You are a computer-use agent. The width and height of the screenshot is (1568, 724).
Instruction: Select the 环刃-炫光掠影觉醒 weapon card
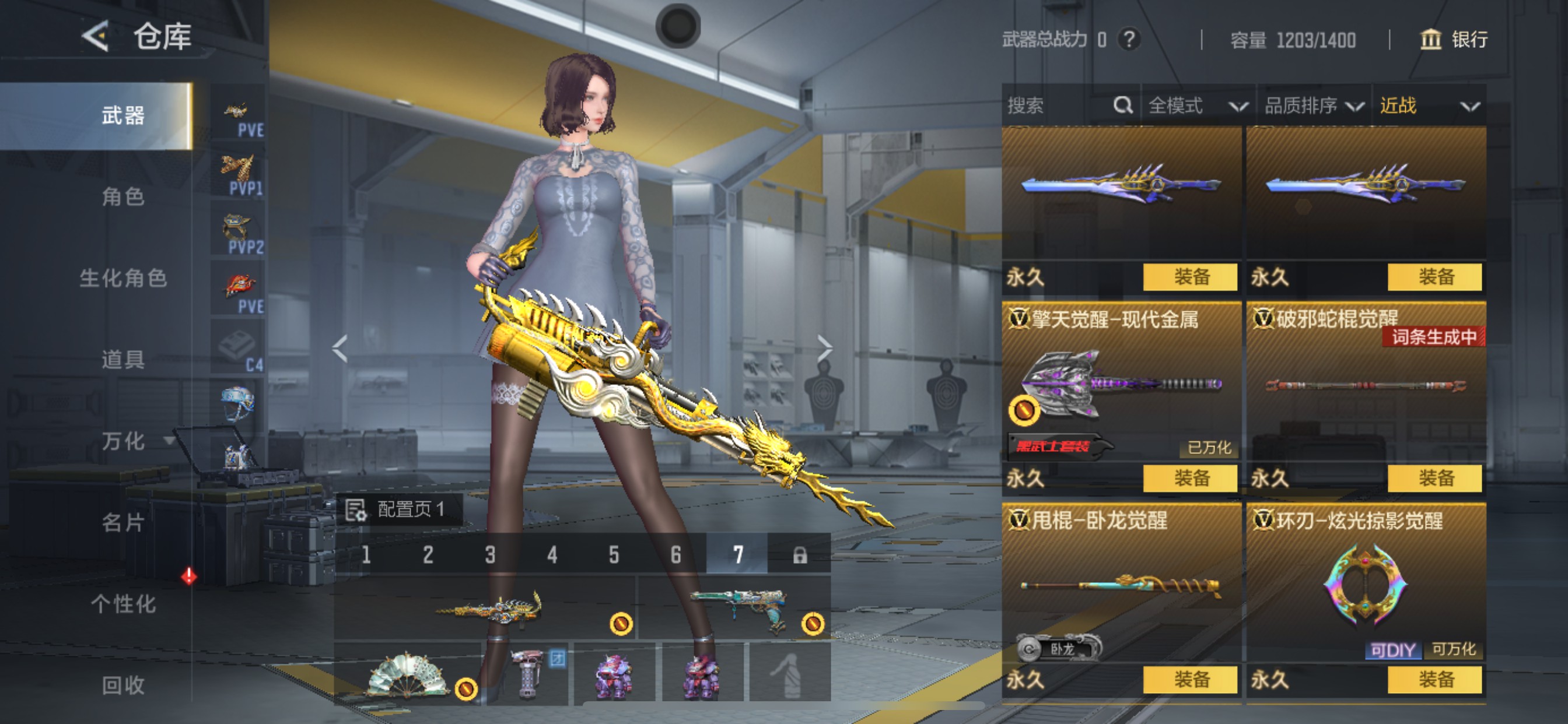(1366, 584)
